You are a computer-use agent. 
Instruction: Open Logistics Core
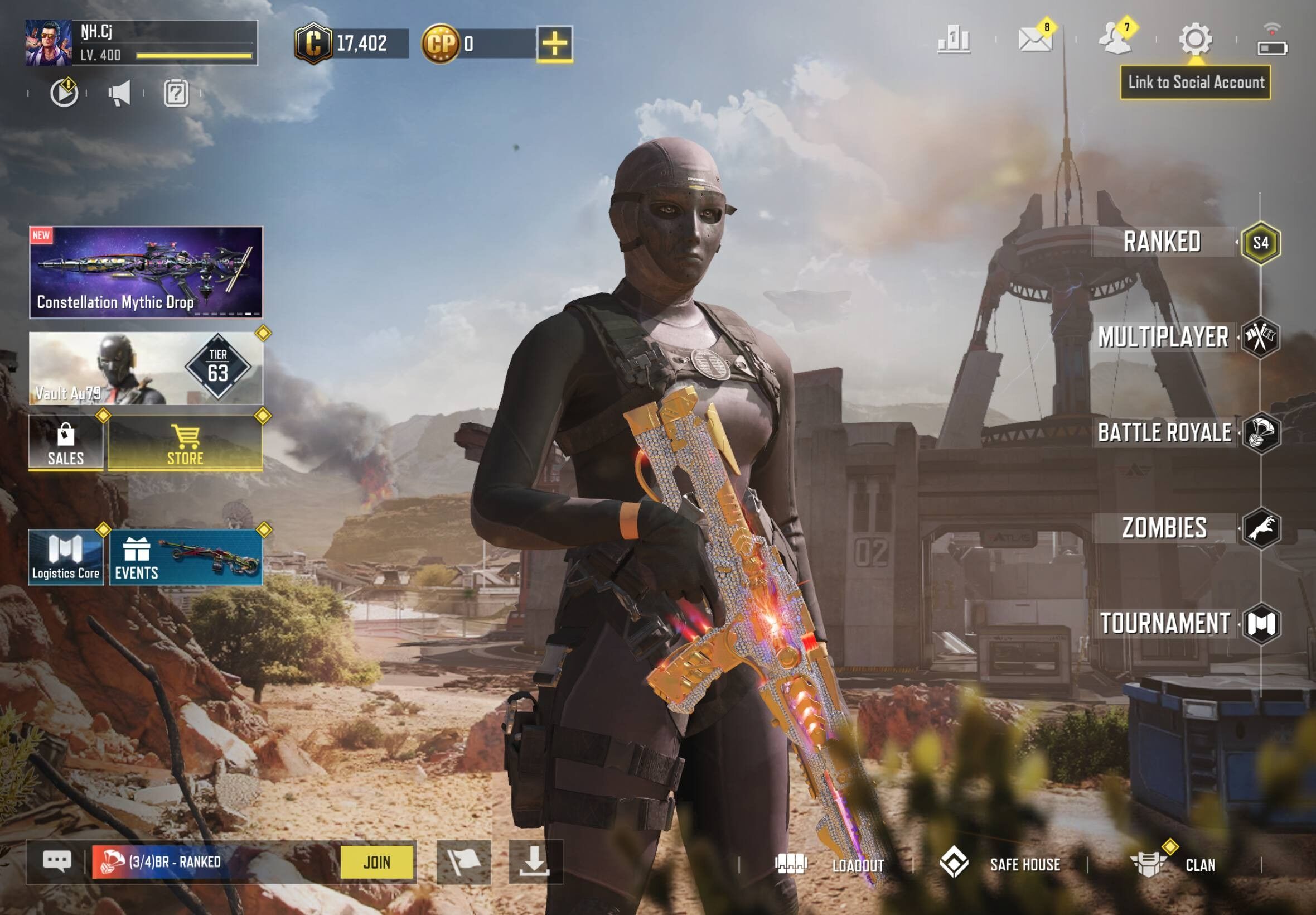(66, 557)
